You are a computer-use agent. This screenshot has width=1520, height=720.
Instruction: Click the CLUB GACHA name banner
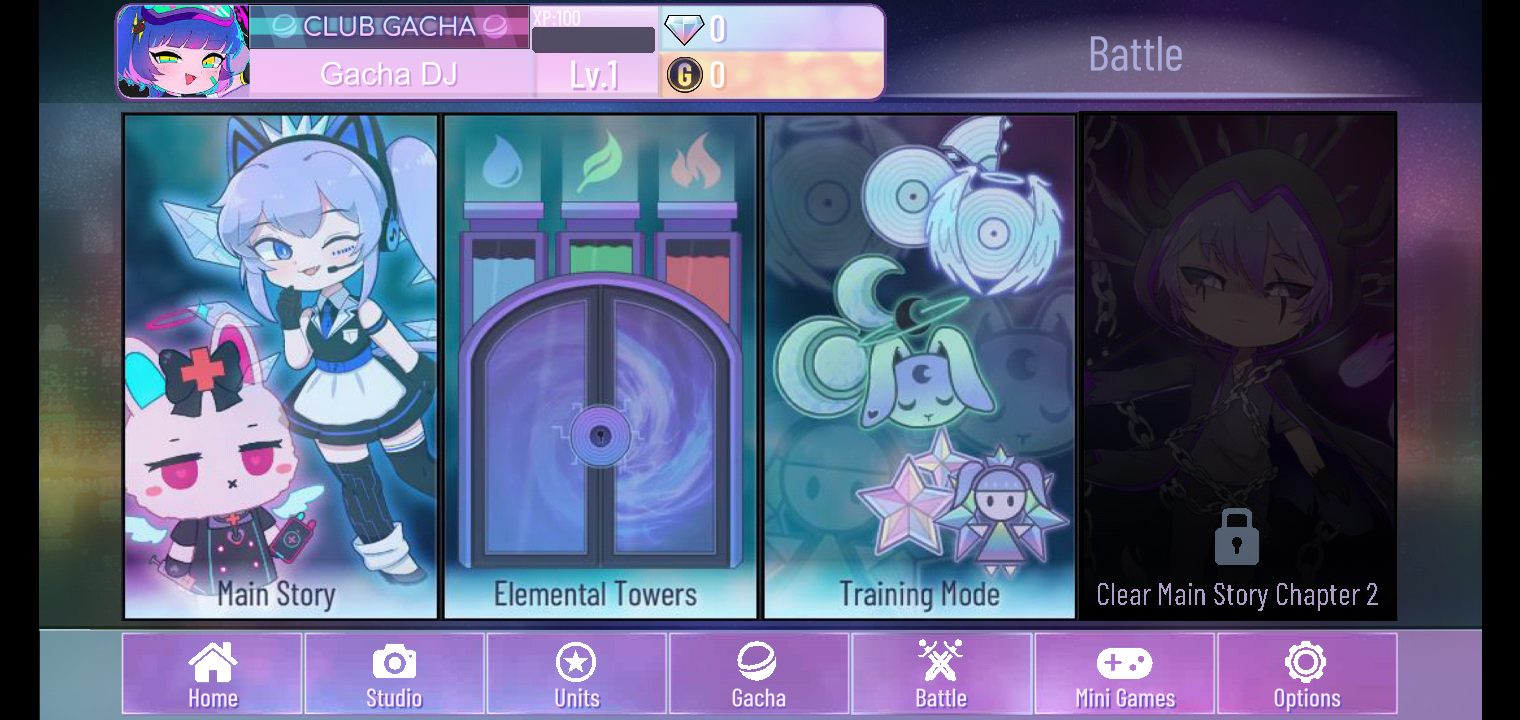(x=389, y=26)
